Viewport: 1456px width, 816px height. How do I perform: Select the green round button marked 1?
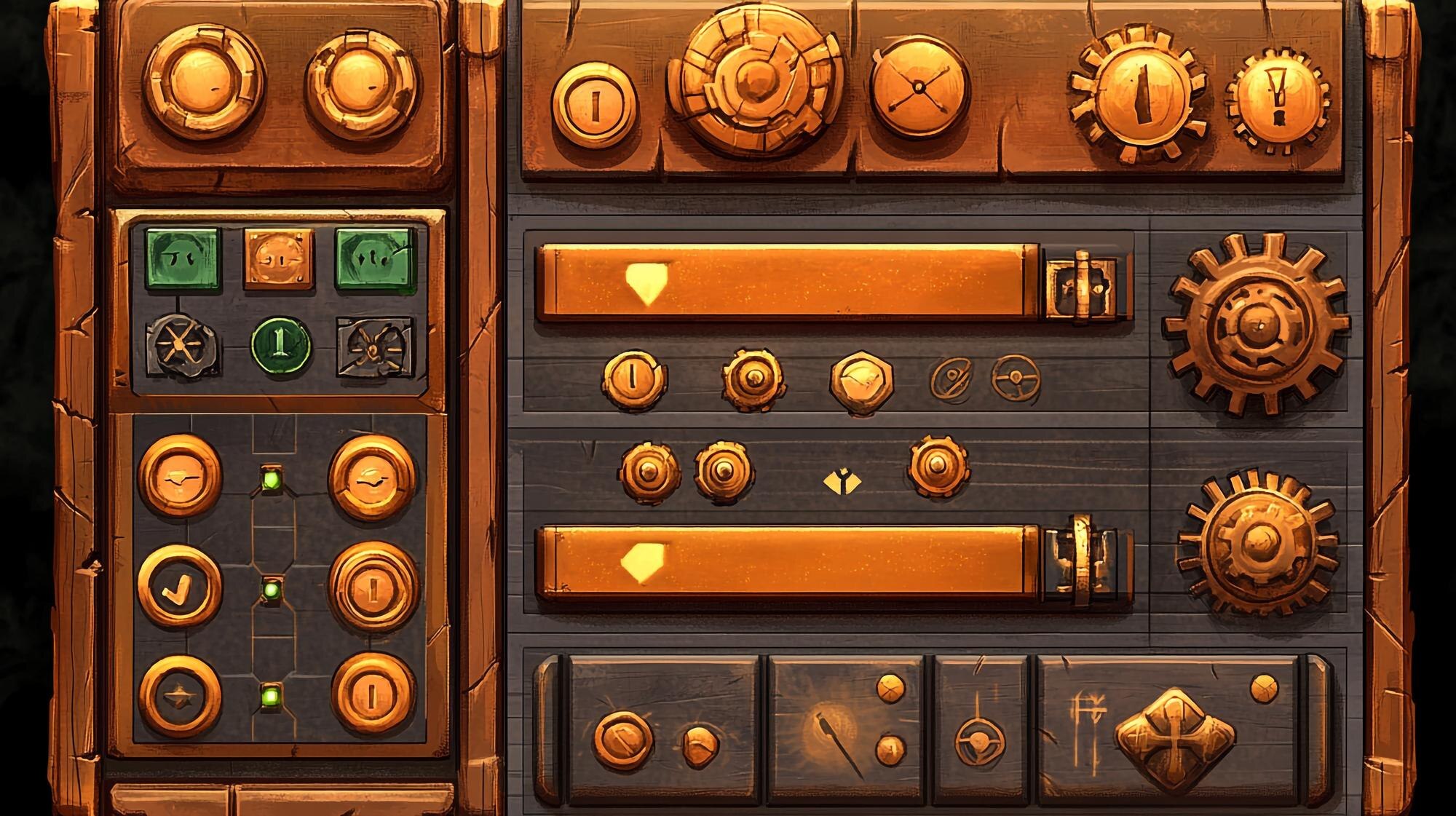coord(281,345)
